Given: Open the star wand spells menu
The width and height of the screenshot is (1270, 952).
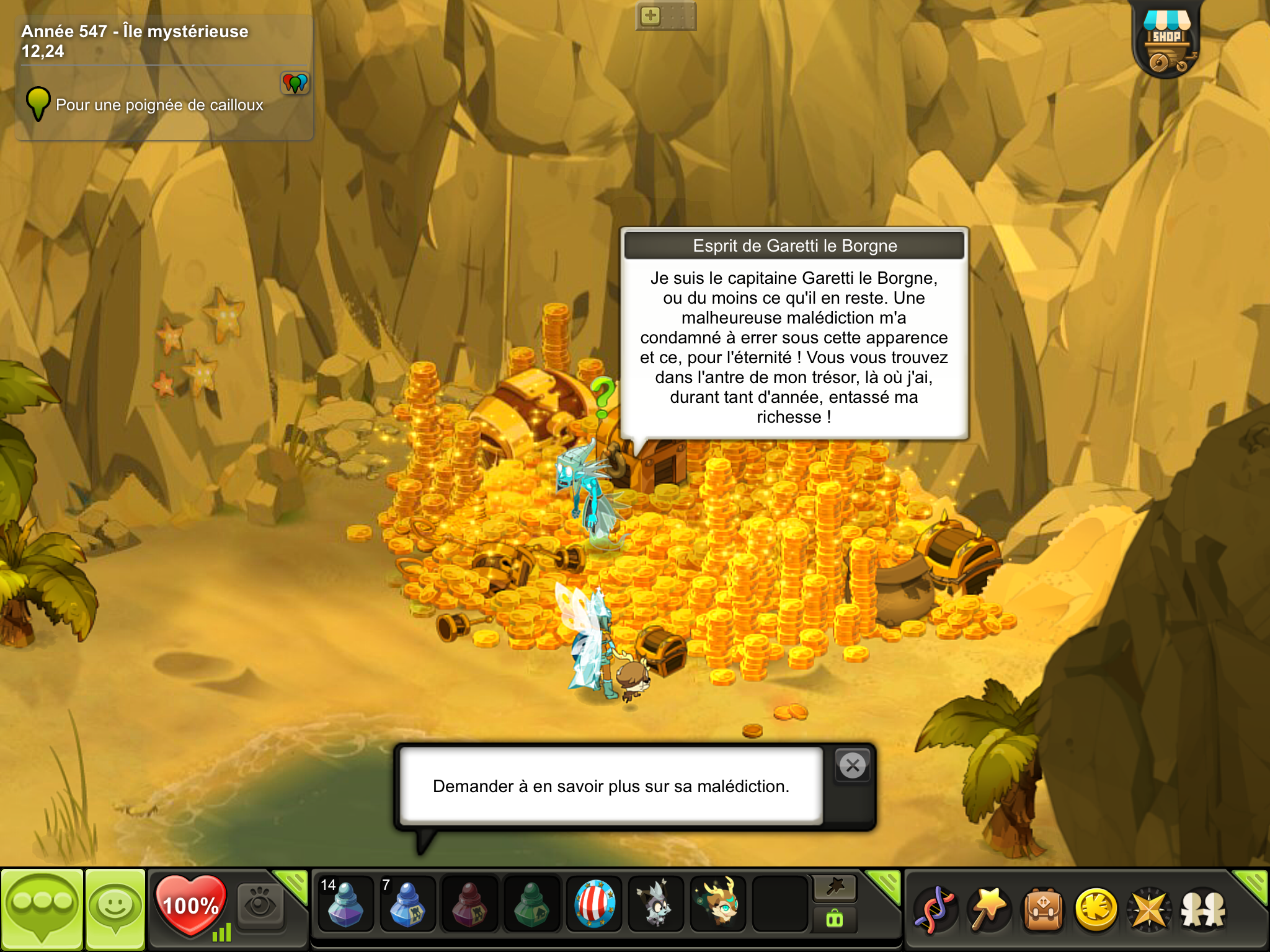Looking at the screenshot, I should [988, 910].
